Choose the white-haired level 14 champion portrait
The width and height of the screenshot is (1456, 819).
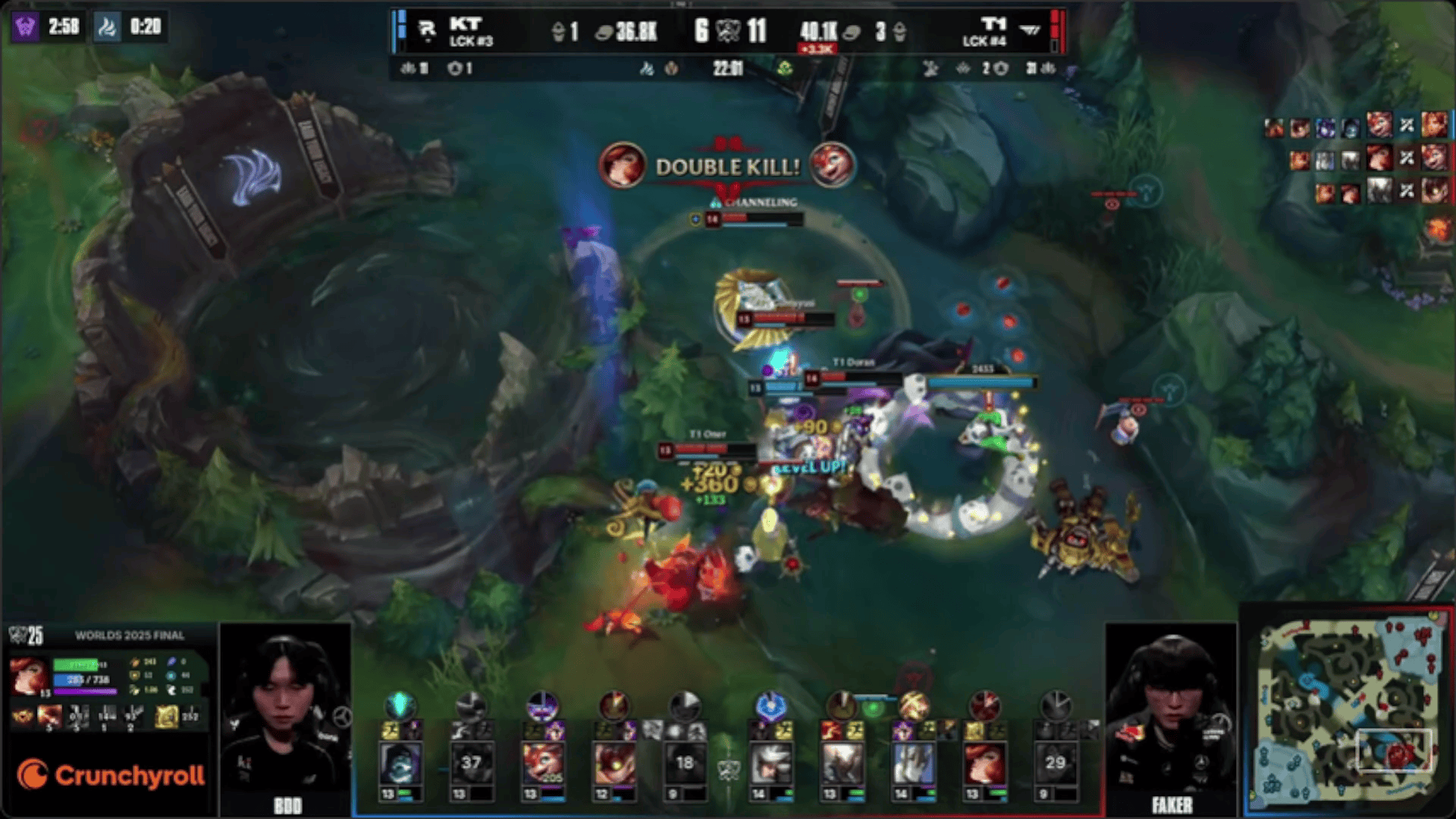pyautogui.click(x=770, y=764)
